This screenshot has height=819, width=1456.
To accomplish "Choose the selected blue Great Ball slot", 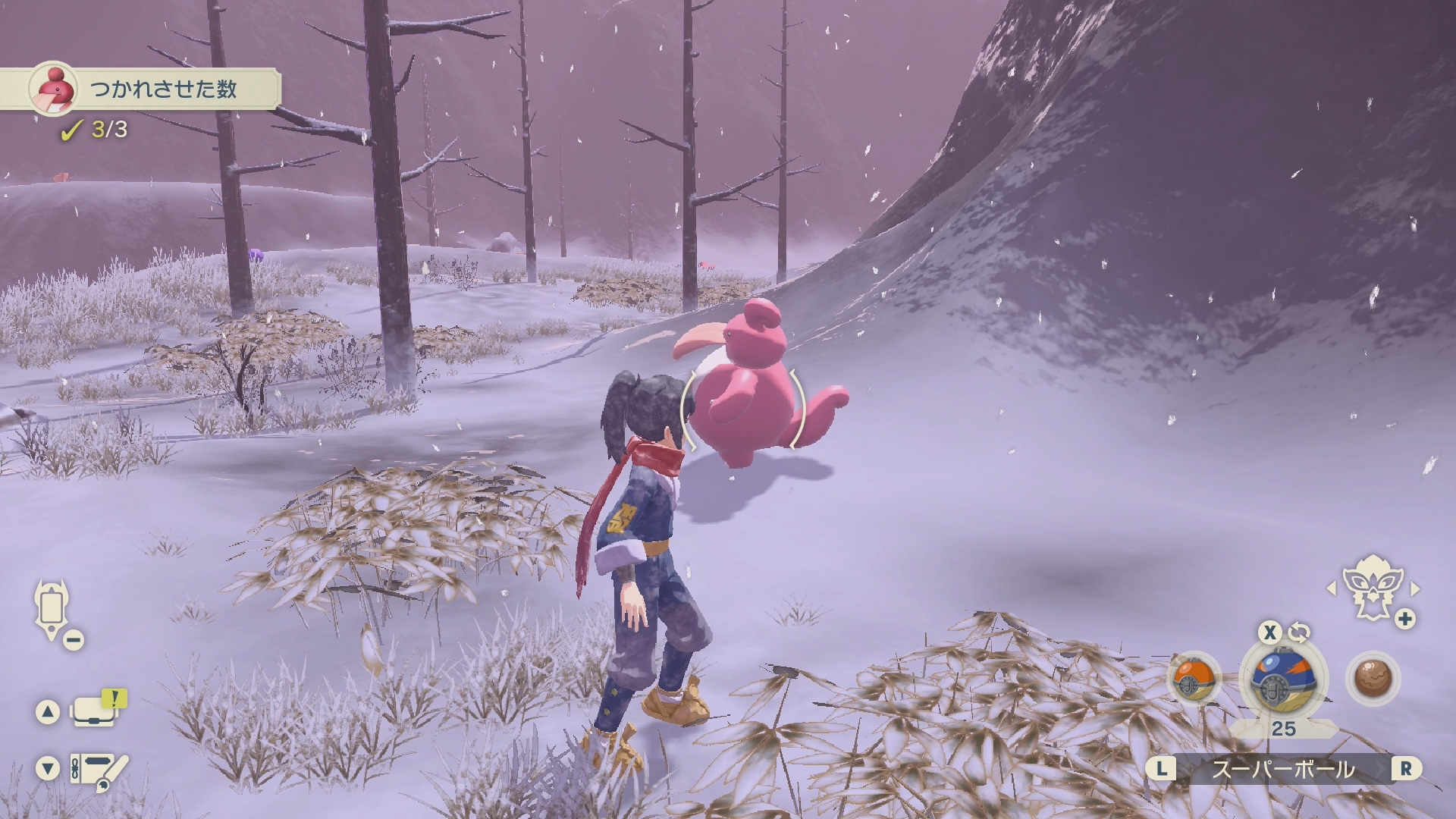I will coord(1283,677).
